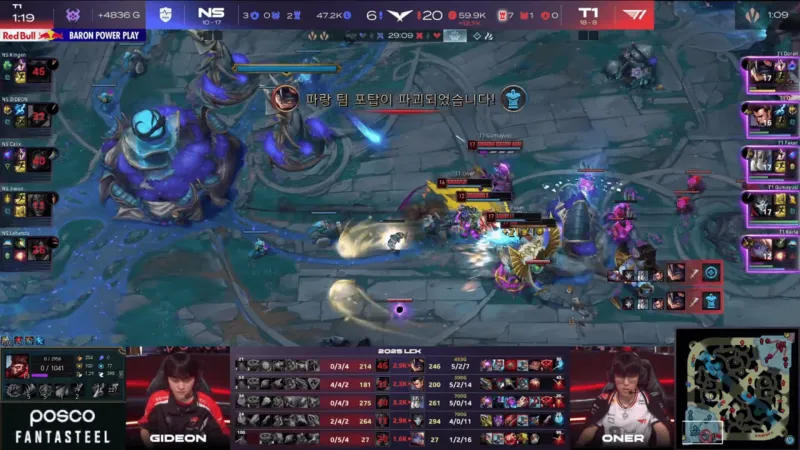Select NS Jiwoo's champion portrait
Image resolution: width=800 pixels, height=450 pixels.
[x=39, y=204]
